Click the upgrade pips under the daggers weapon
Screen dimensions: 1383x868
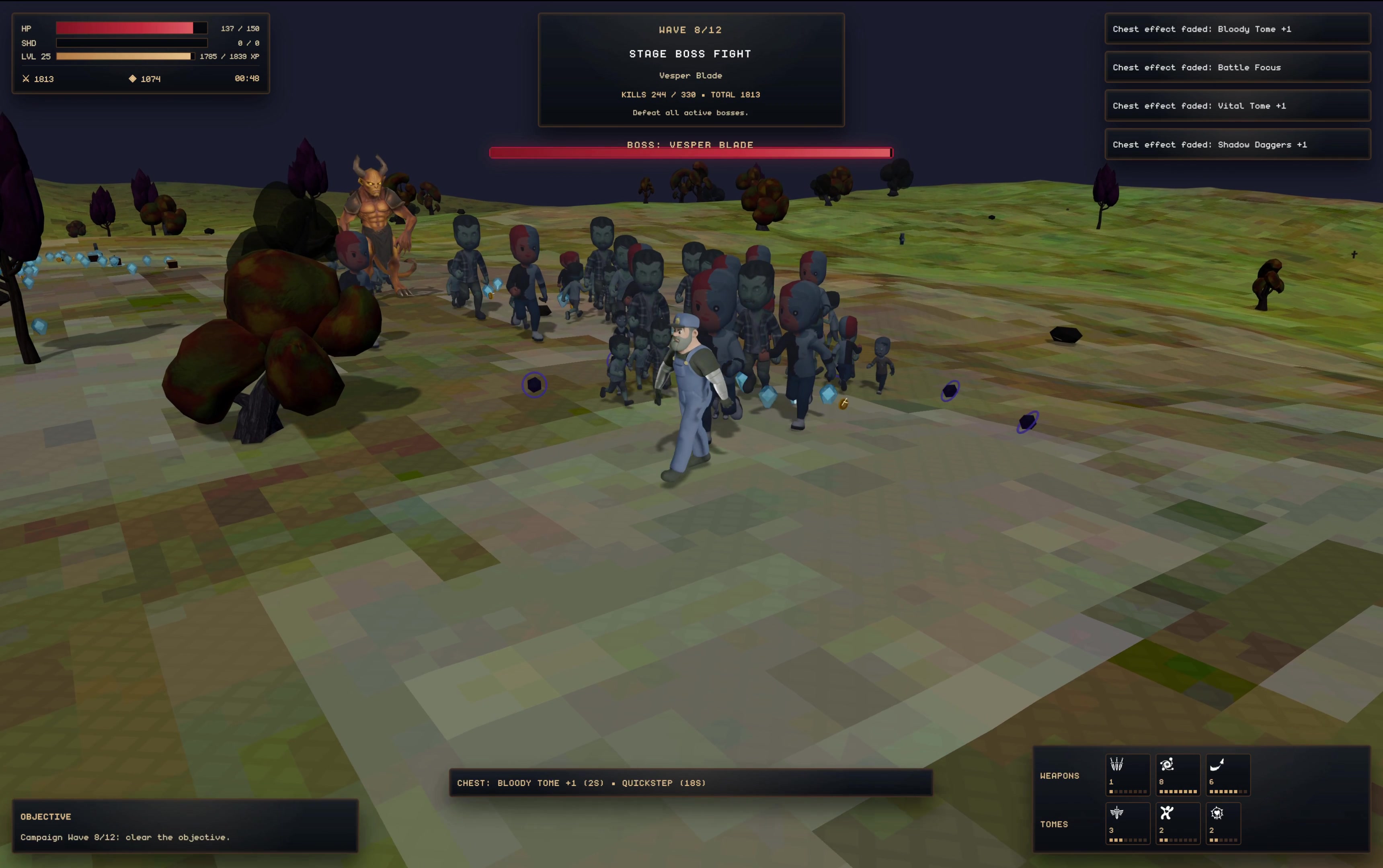click(1127, 791)
